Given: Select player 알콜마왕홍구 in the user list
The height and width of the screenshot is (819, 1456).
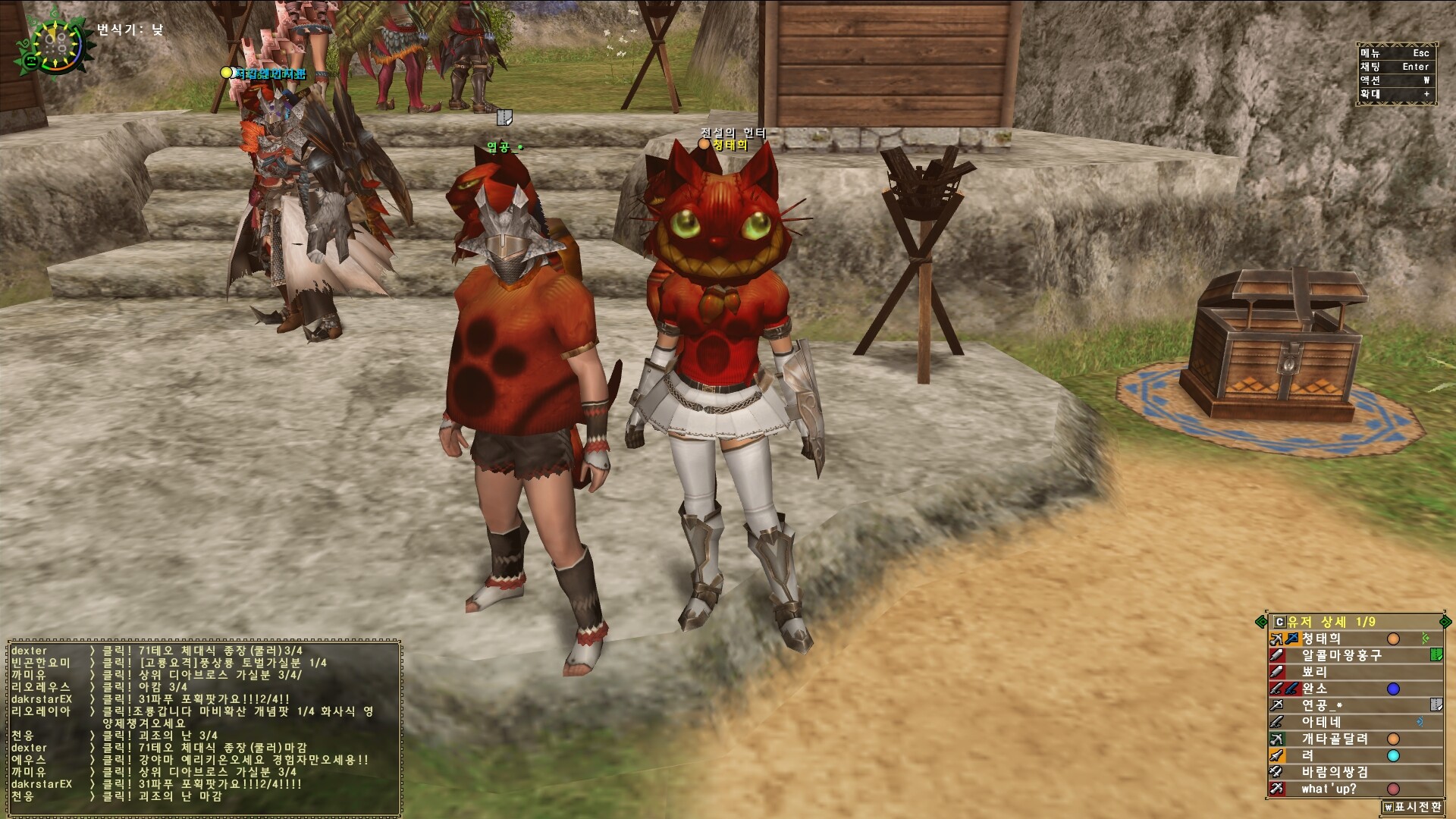Looking at the screenshot, I should click(1341, 655).
